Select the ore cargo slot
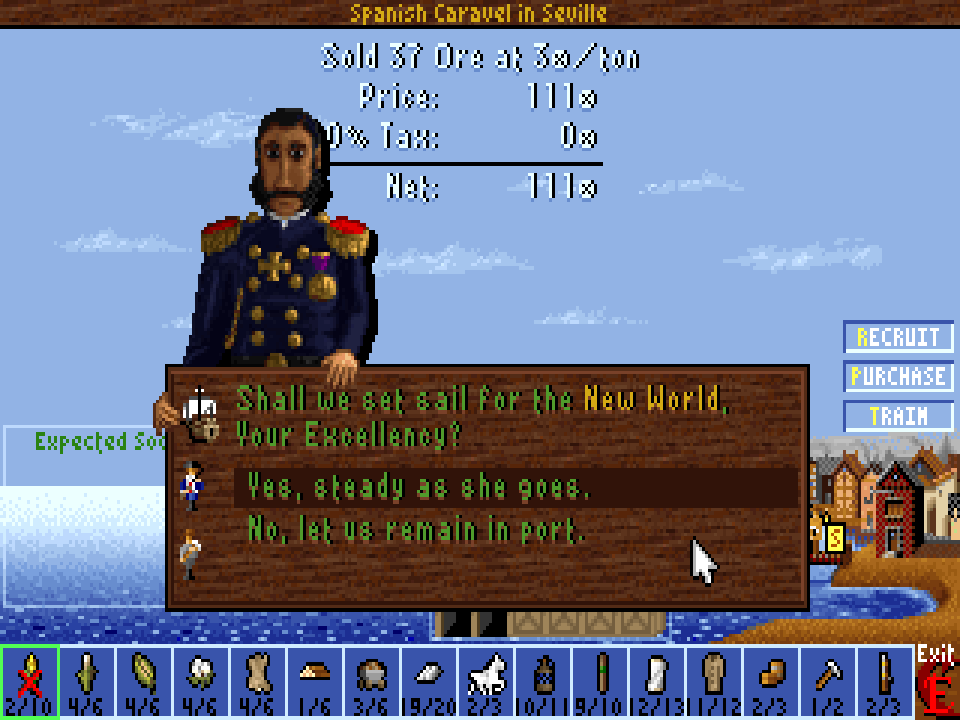Screen dimensions: 960x720 (x=371, y=681)
